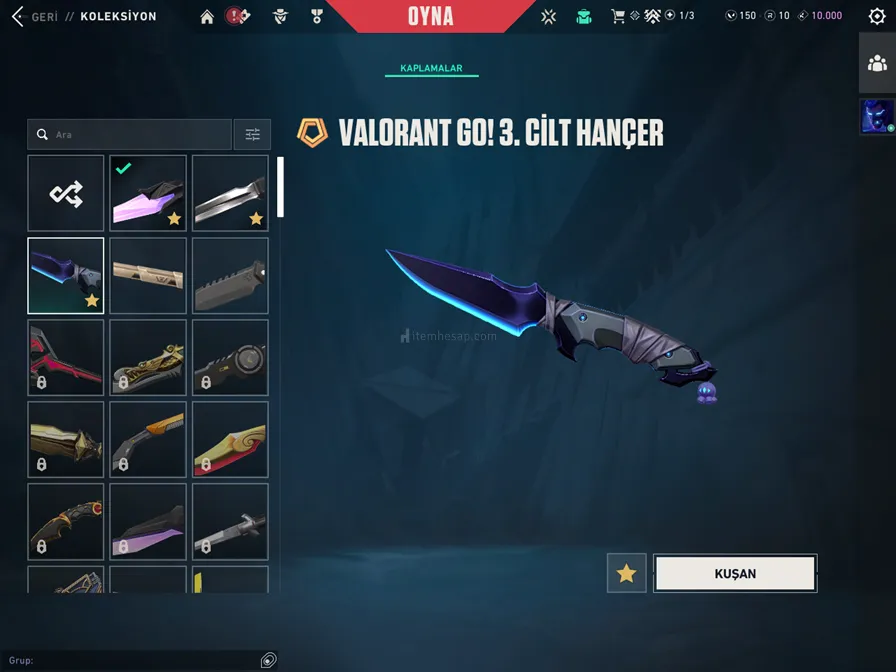
Task: Choose the equipped pink crystal knife skin
Action: [x=148, y=193]
